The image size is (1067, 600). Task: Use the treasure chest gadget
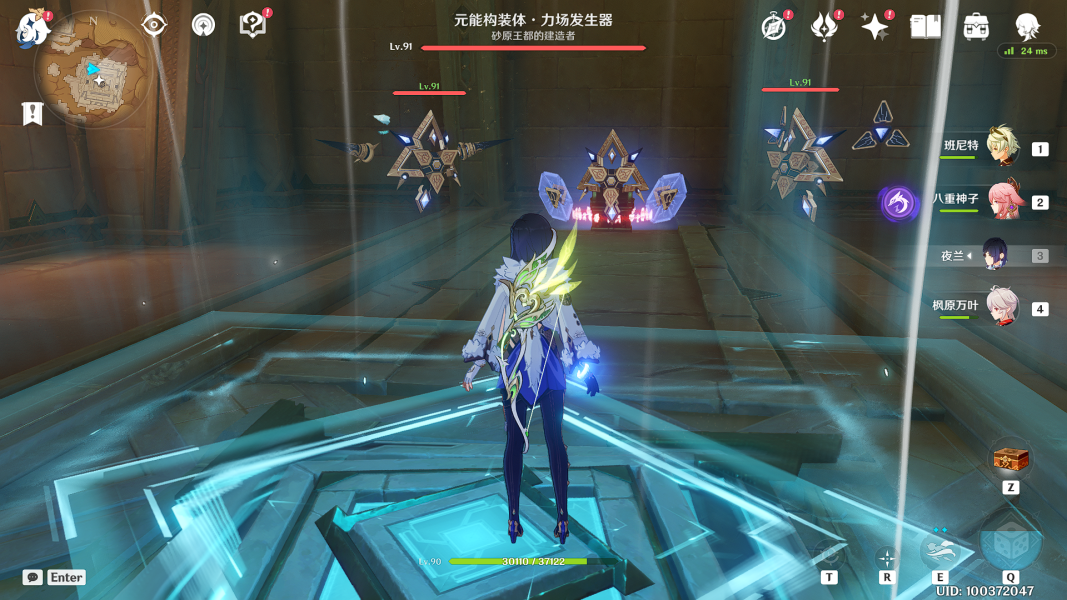(x=1010, y=461)
